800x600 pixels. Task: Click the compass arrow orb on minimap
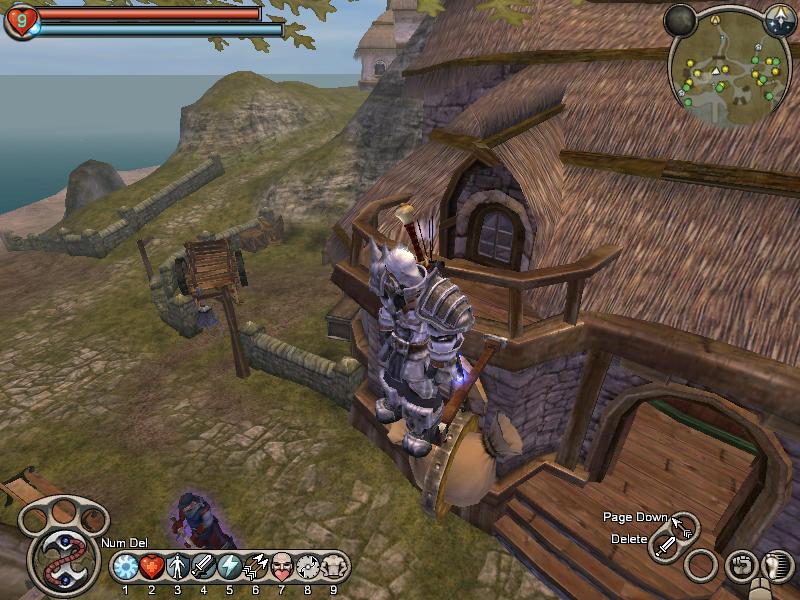(x=780, y=18)
